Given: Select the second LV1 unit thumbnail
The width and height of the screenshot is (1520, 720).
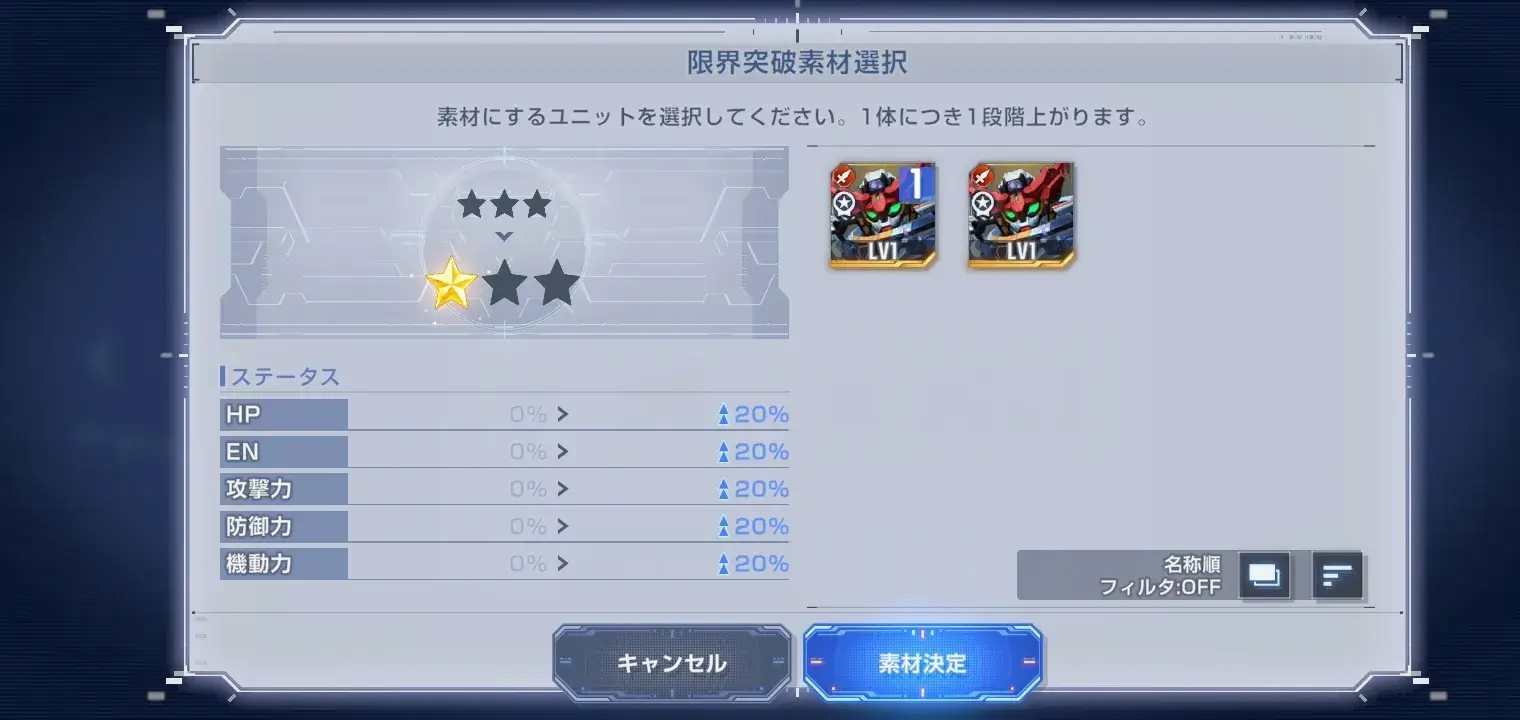Looking at the screenshot, I should click(x=1020, y=215).
